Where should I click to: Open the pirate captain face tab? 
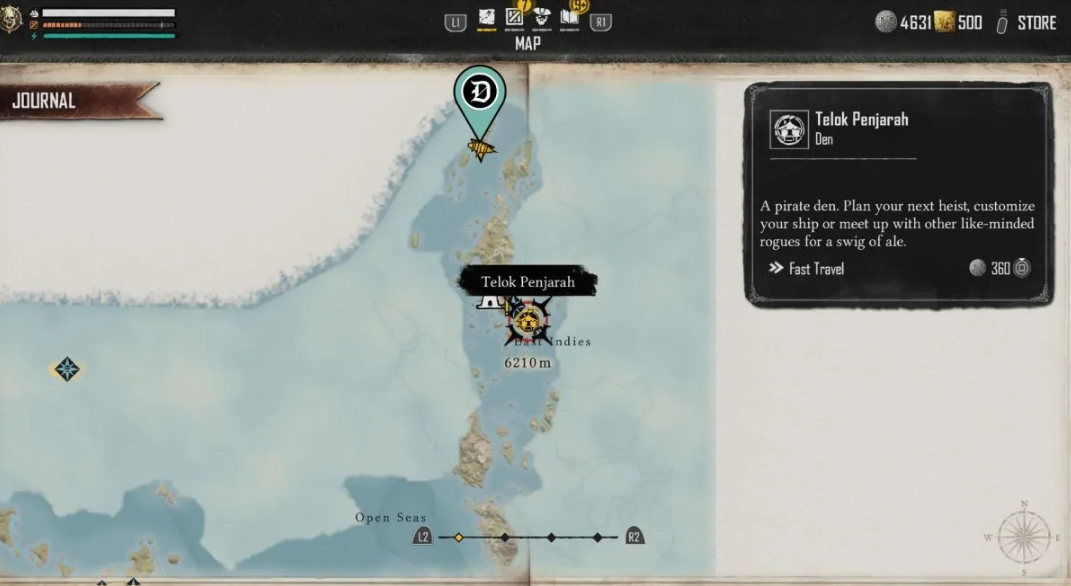click(542, 19)
